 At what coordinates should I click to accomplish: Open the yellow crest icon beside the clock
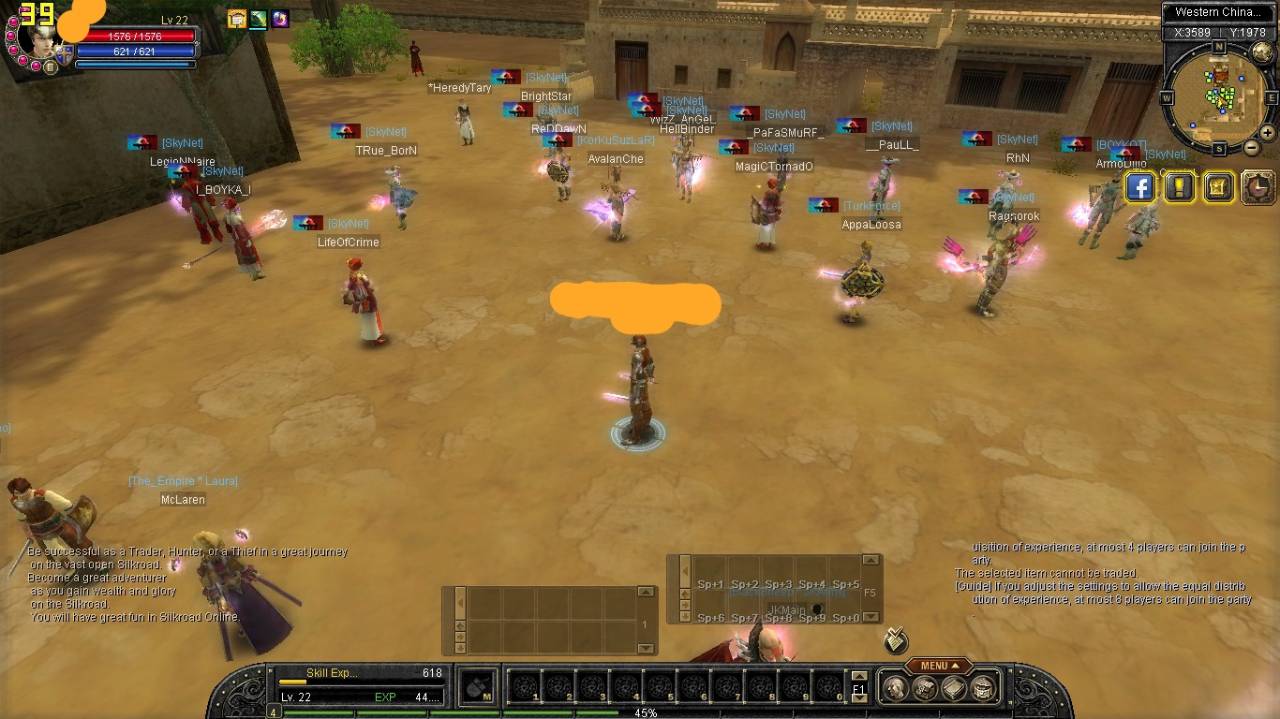pyautogui.click(x=1218, y=187)
